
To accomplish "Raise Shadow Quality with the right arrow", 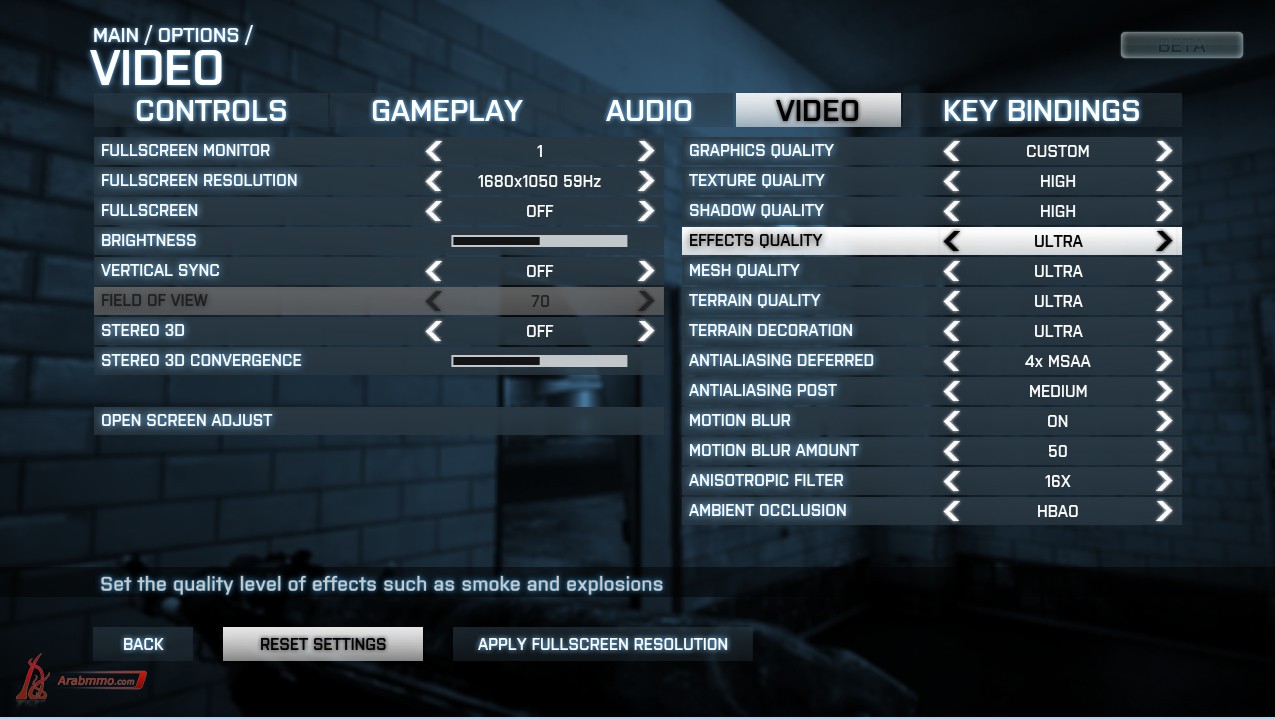I will coord(1163,211).
